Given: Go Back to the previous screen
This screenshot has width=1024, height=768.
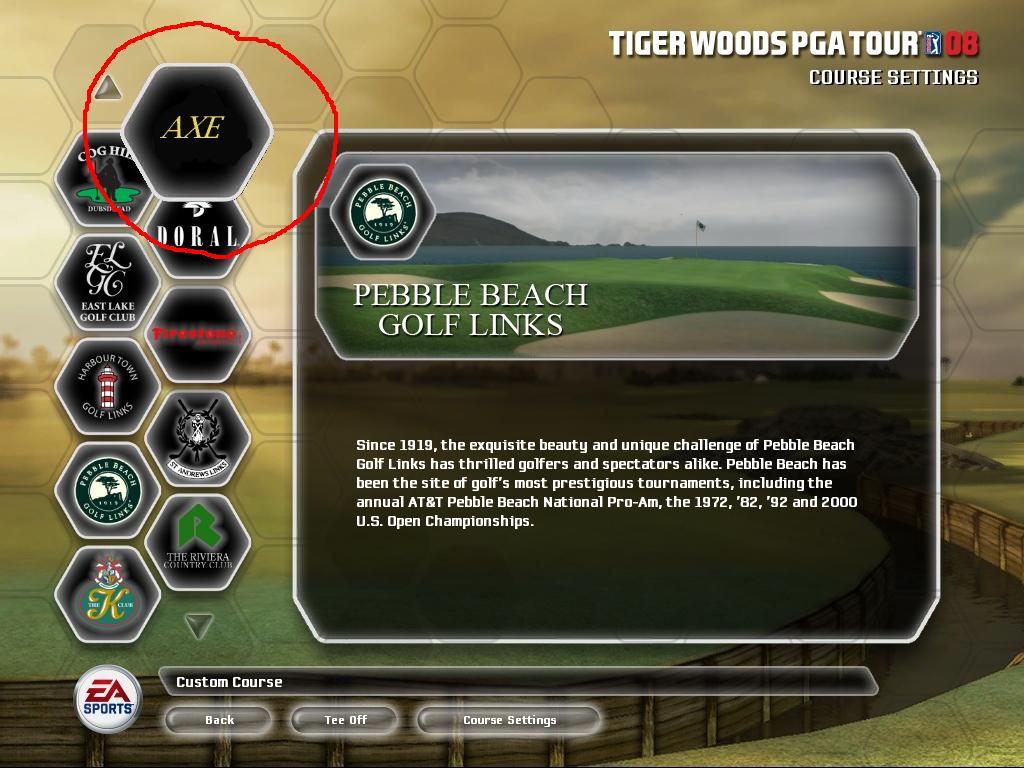Looking at the screenshot, I should [x=219, y=720].
